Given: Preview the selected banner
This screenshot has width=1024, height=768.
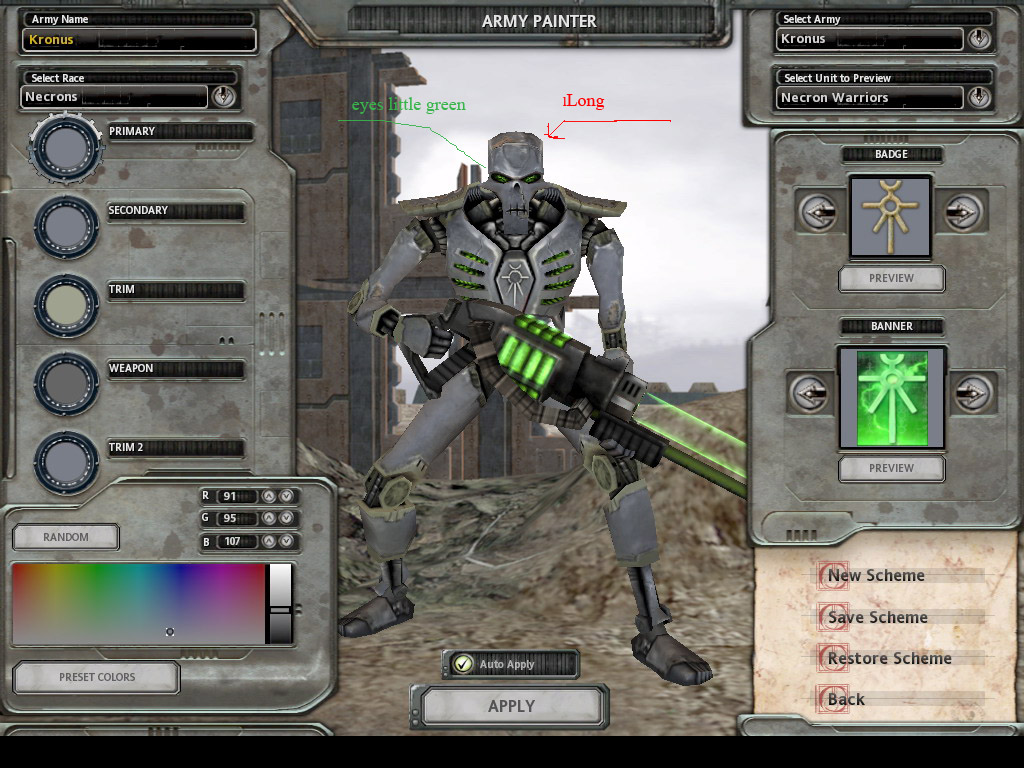Looking at the screenshot, I should [891, 468].
